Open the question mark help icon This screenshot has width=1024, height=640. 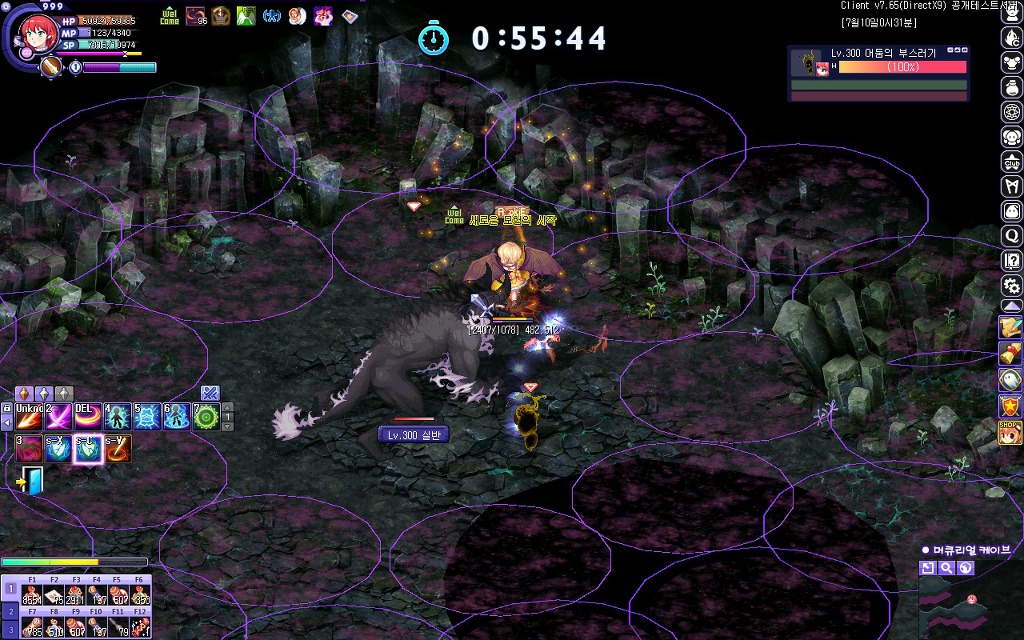[x=1011, y=261]
